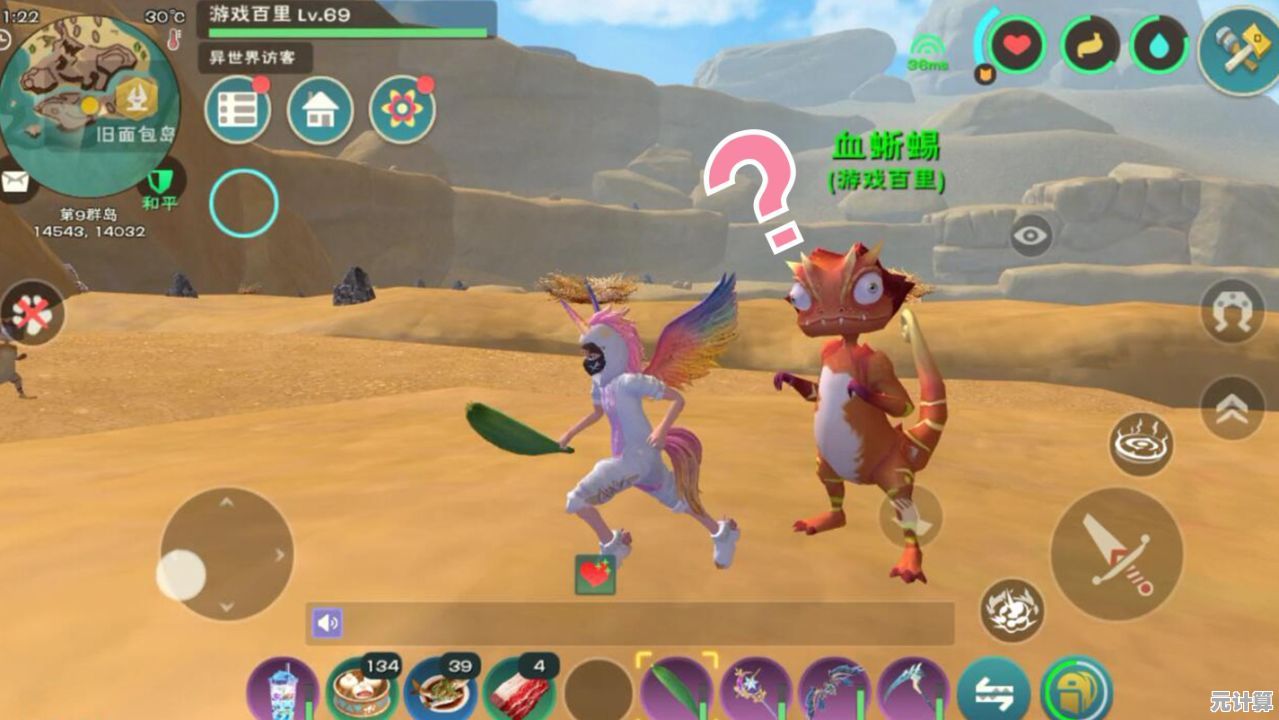
Task: Open the task list icon
Action: pyautogui.click(x=237, y=110)
